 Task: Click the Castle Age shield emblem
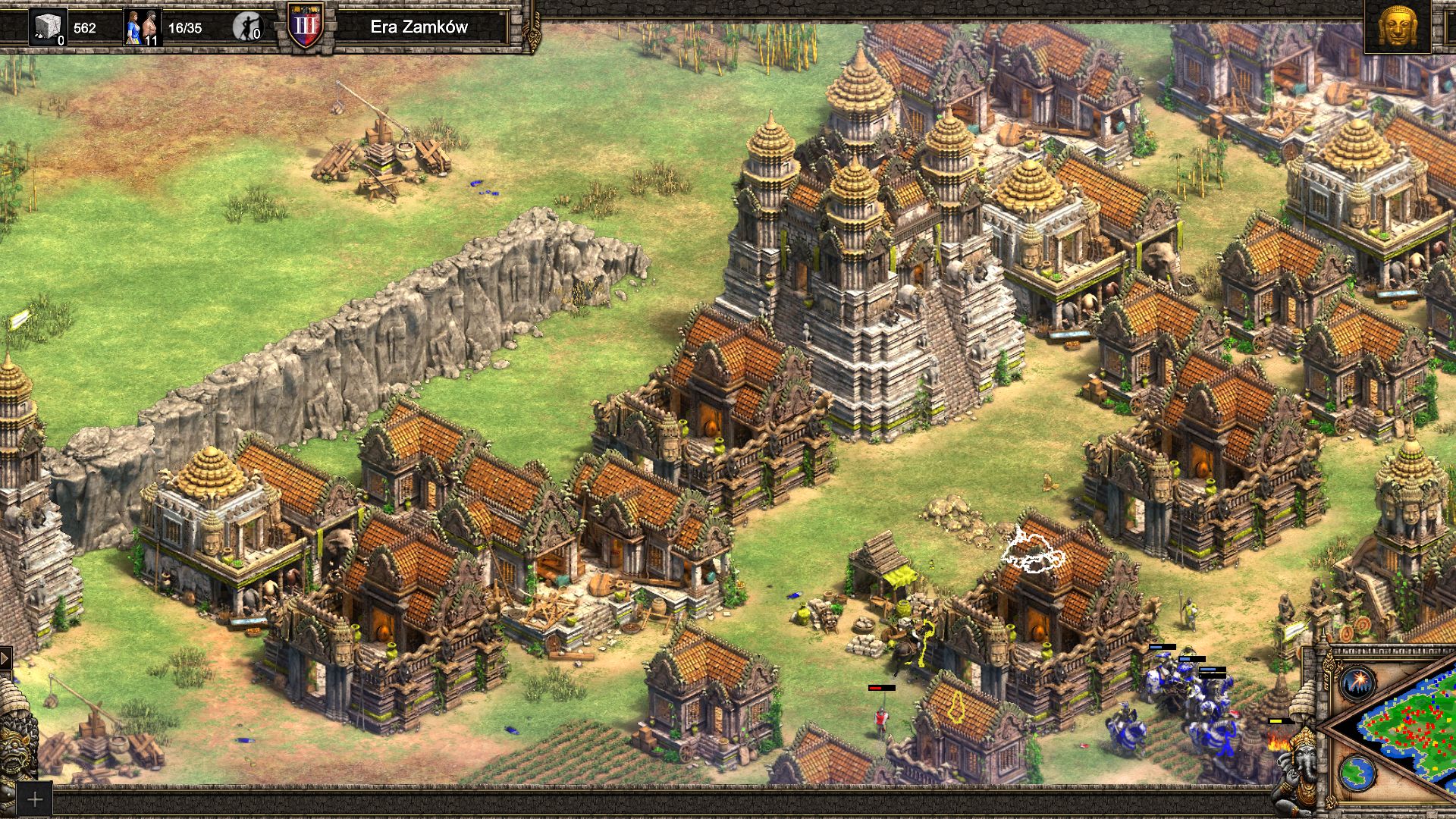(306, 26)
